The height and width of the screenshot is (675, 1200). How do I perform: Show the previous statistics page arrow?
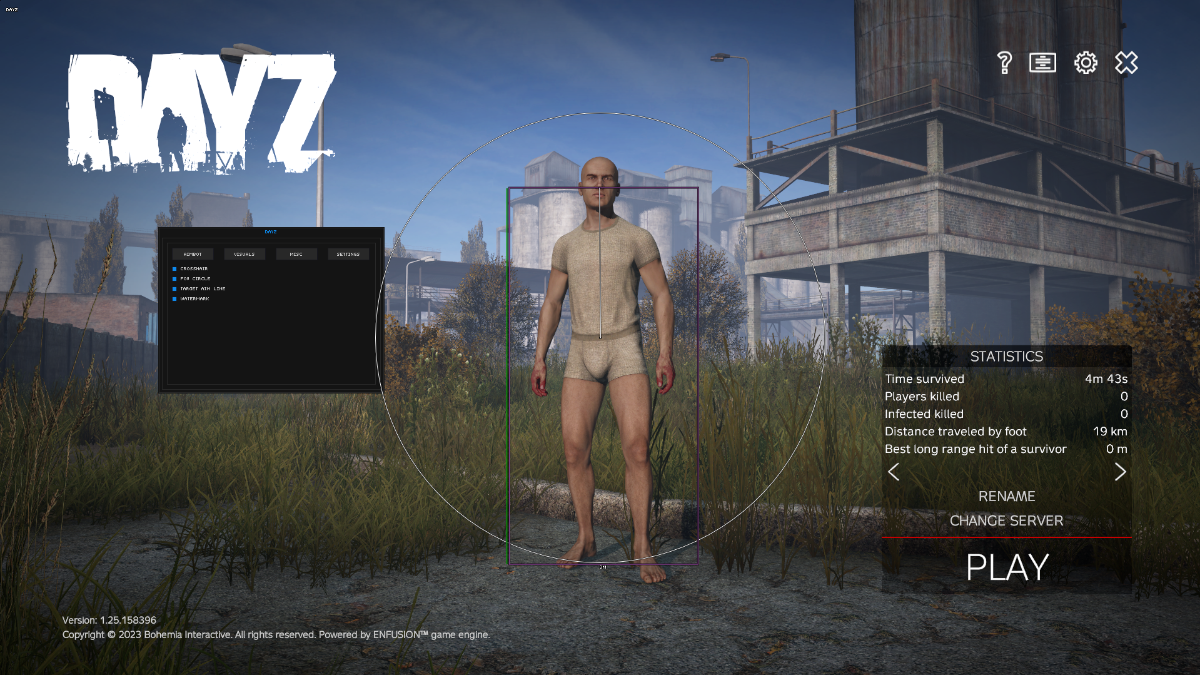point(894,472)
